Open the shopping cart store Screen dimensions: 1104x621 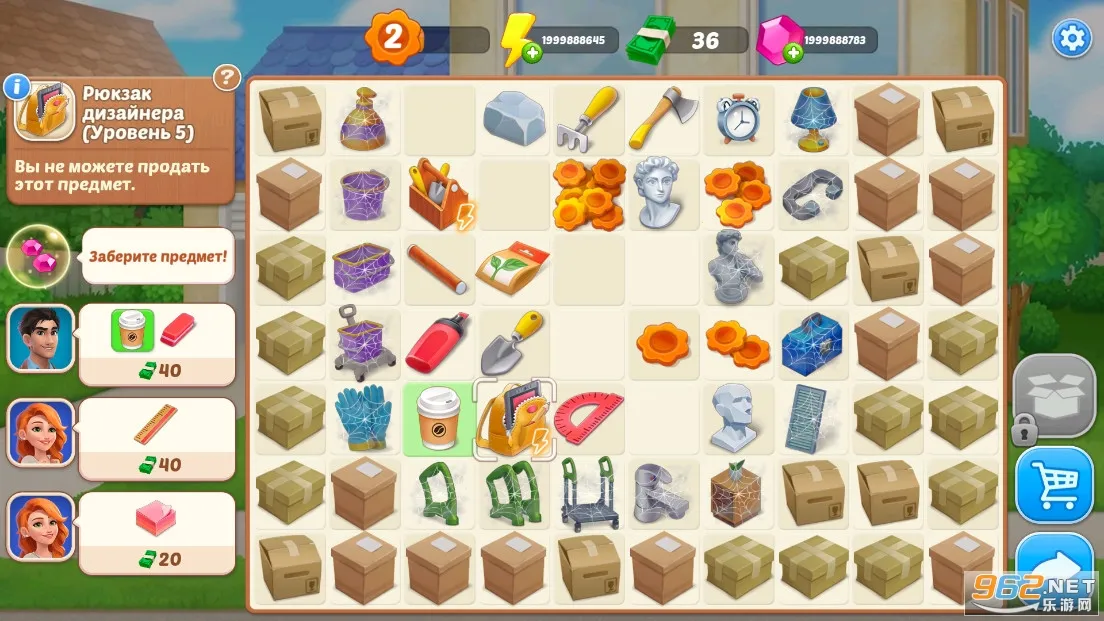point(1054,484)
